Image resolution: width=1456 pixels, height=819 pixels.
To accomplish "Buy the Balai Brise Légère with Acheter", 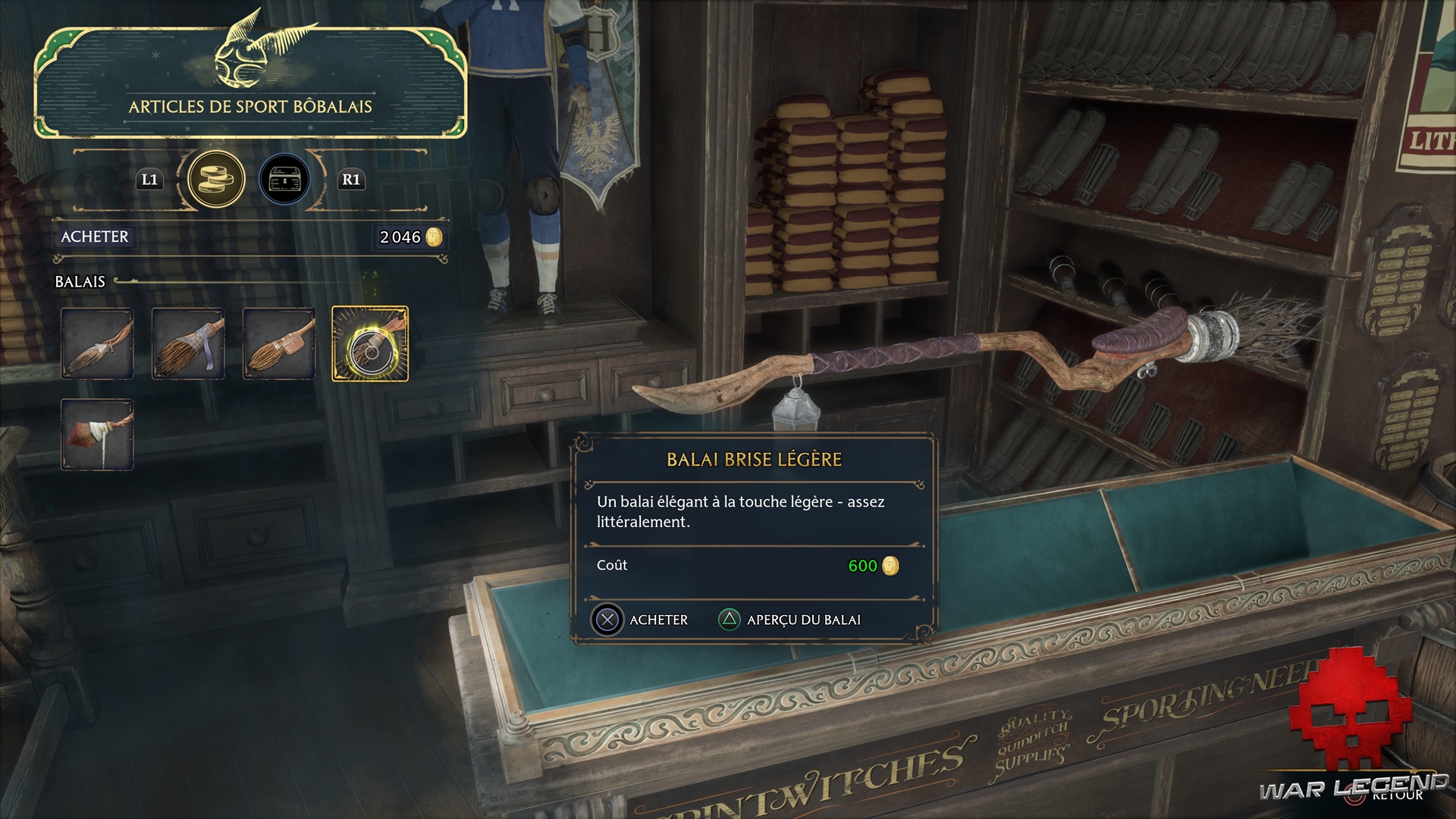I will [640, 620].
